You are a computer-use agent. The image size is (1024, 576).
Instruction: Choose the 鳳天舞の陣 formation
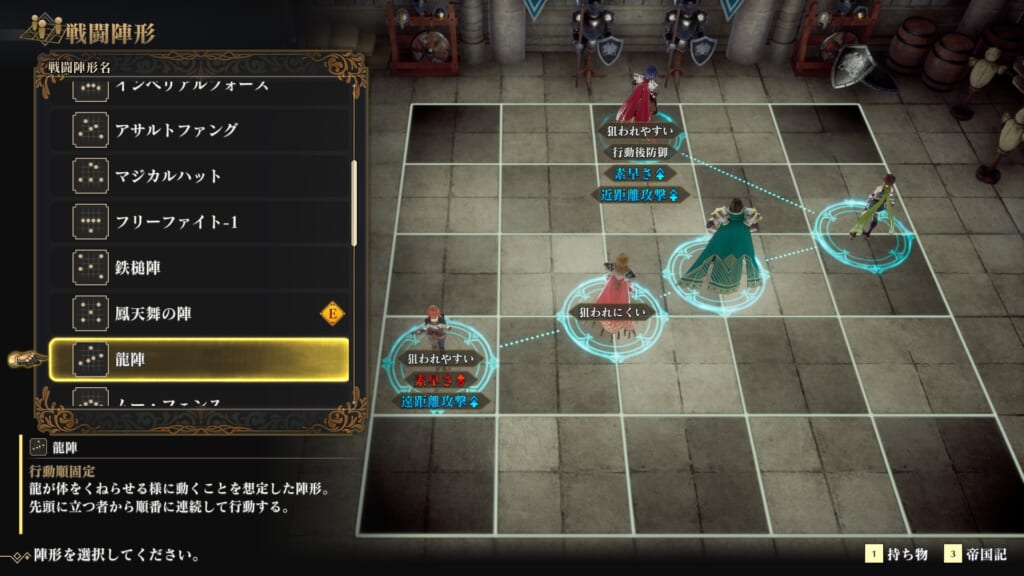[200, 314]
